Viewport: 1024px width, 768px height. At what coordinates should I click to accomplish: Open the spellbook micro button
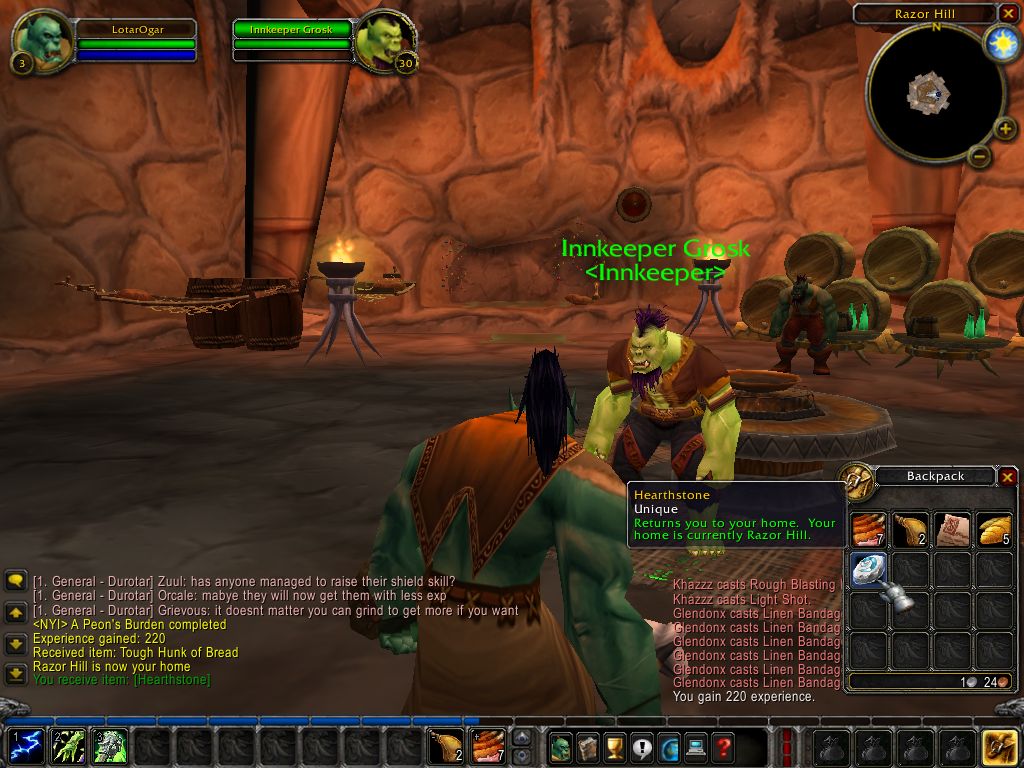pos(588,747)
